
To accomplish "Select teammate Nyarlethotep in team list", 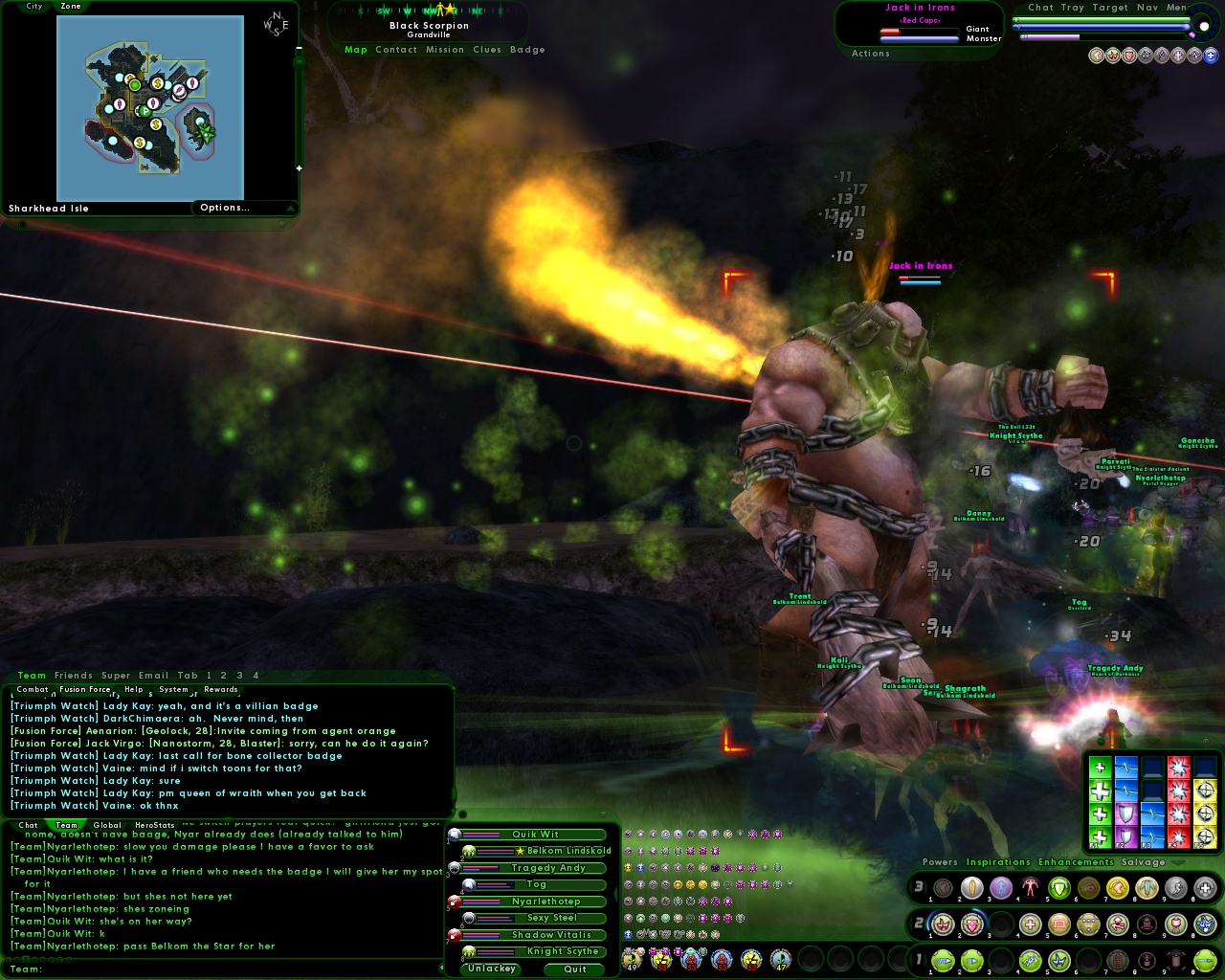I will point(546,902).
